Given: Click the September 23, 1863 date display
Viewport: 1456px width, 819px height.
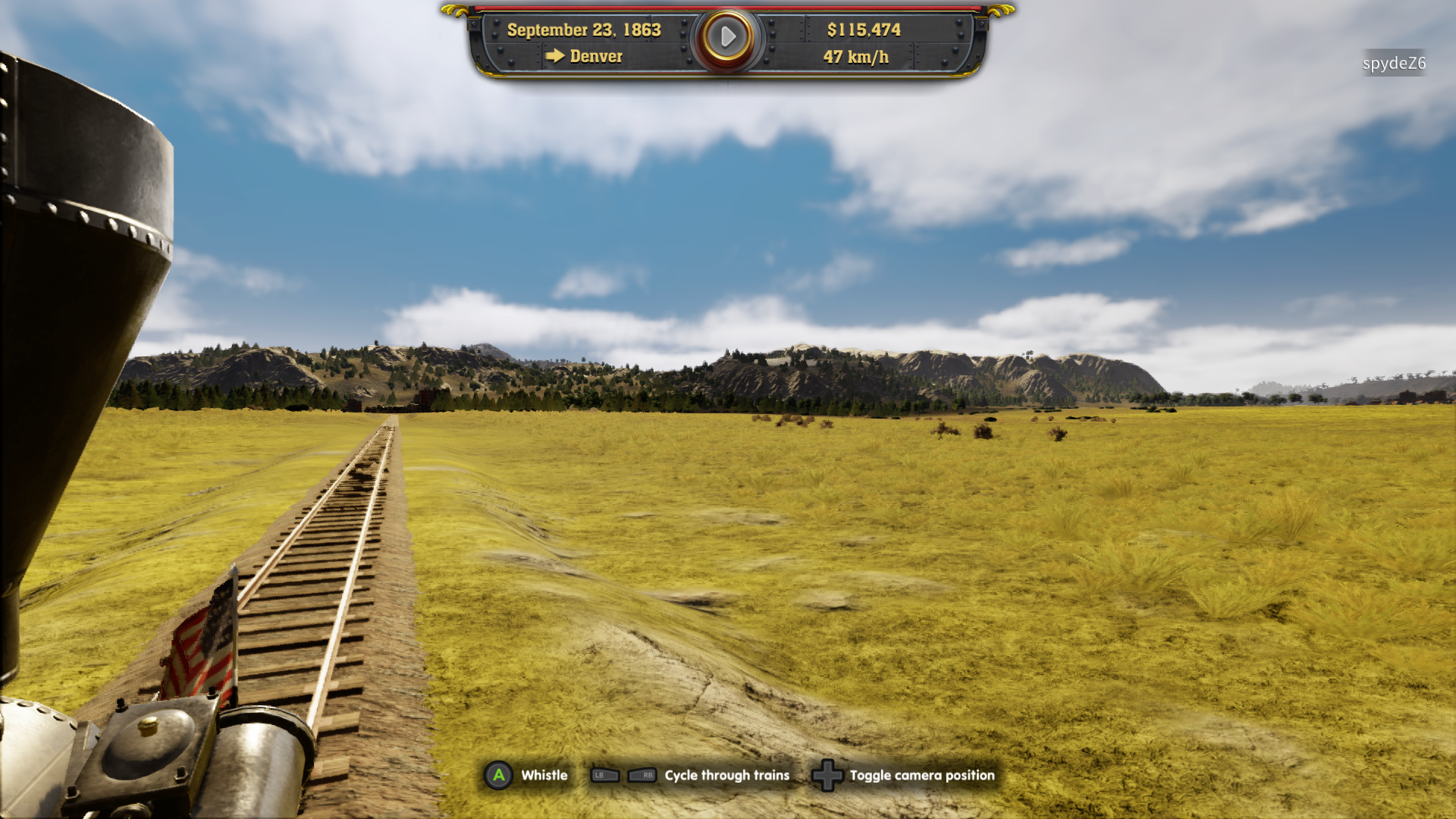Looking at the screenshot, I should [584, 31].
